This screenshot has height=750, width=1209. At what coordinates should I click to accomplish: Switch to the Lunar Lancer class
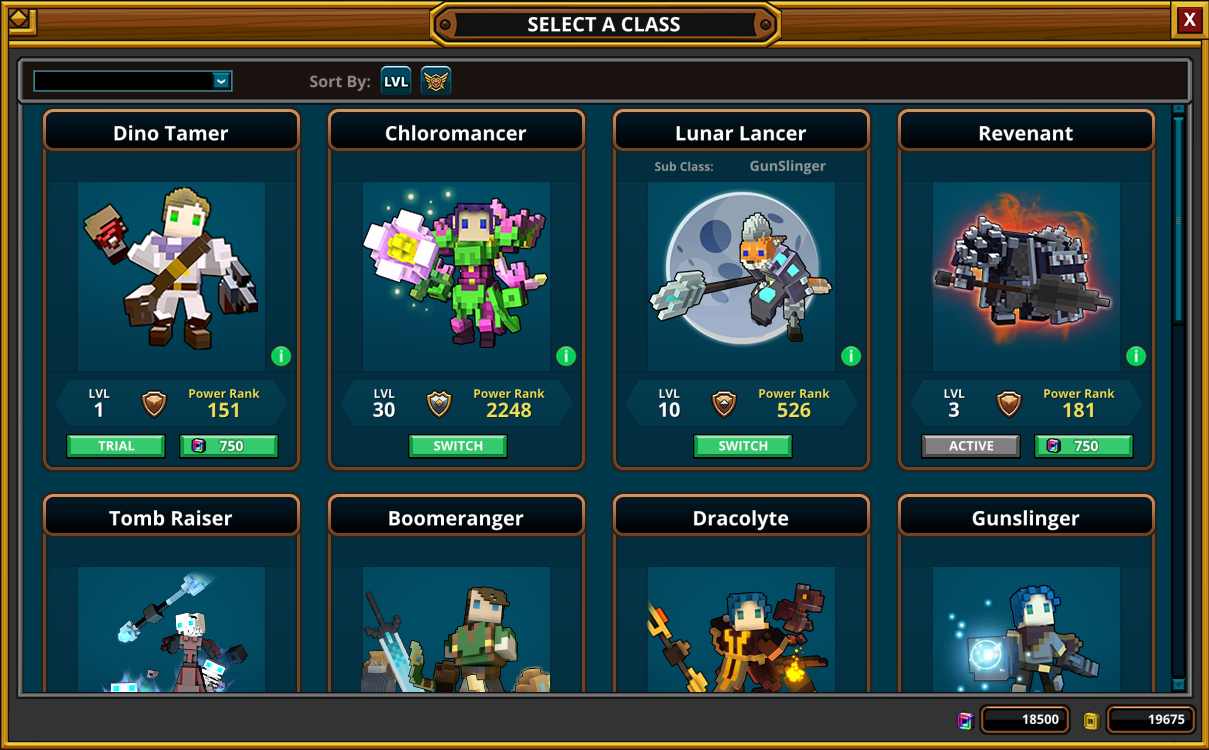click(743, 446)
